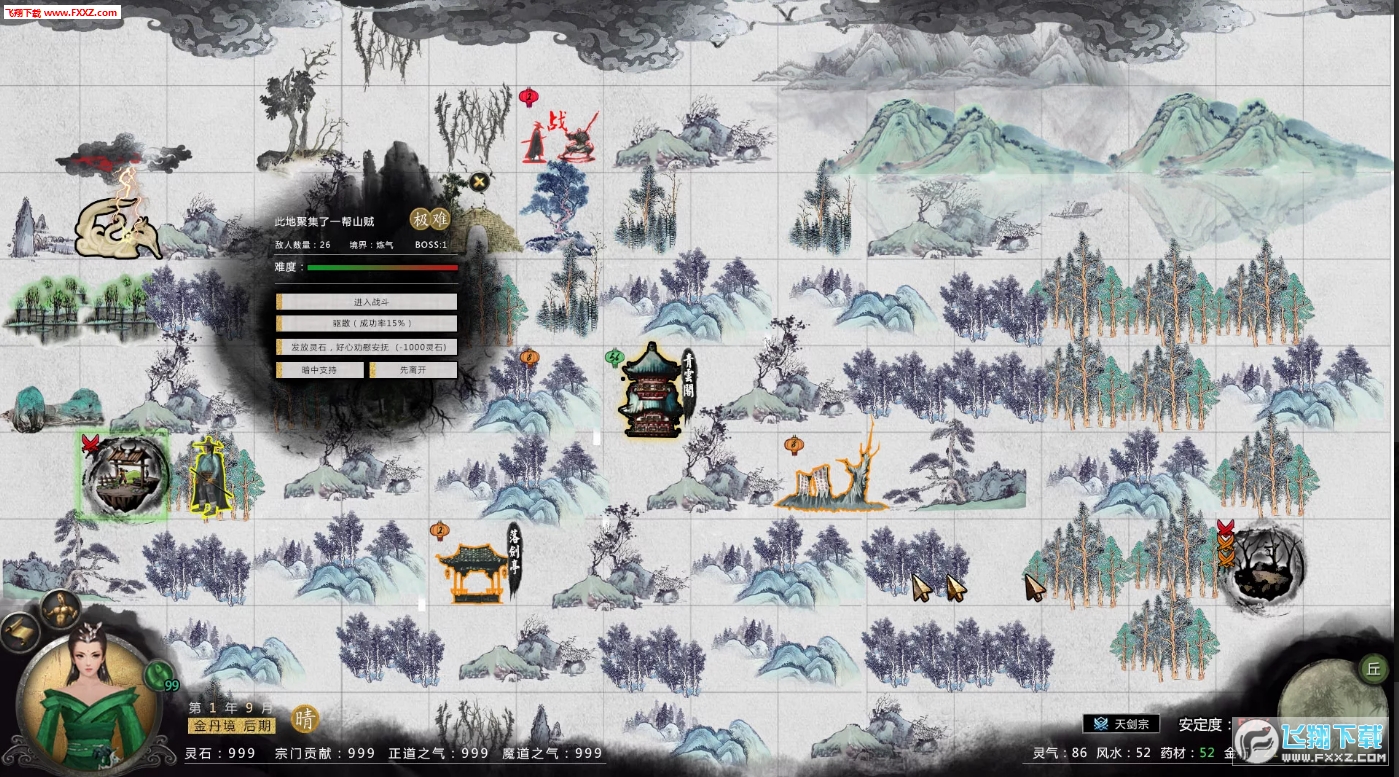The height and width of the screenshot is (777, 1399).
Task: Click 先离开 to leave for now
Action: [x=413, y=370]
